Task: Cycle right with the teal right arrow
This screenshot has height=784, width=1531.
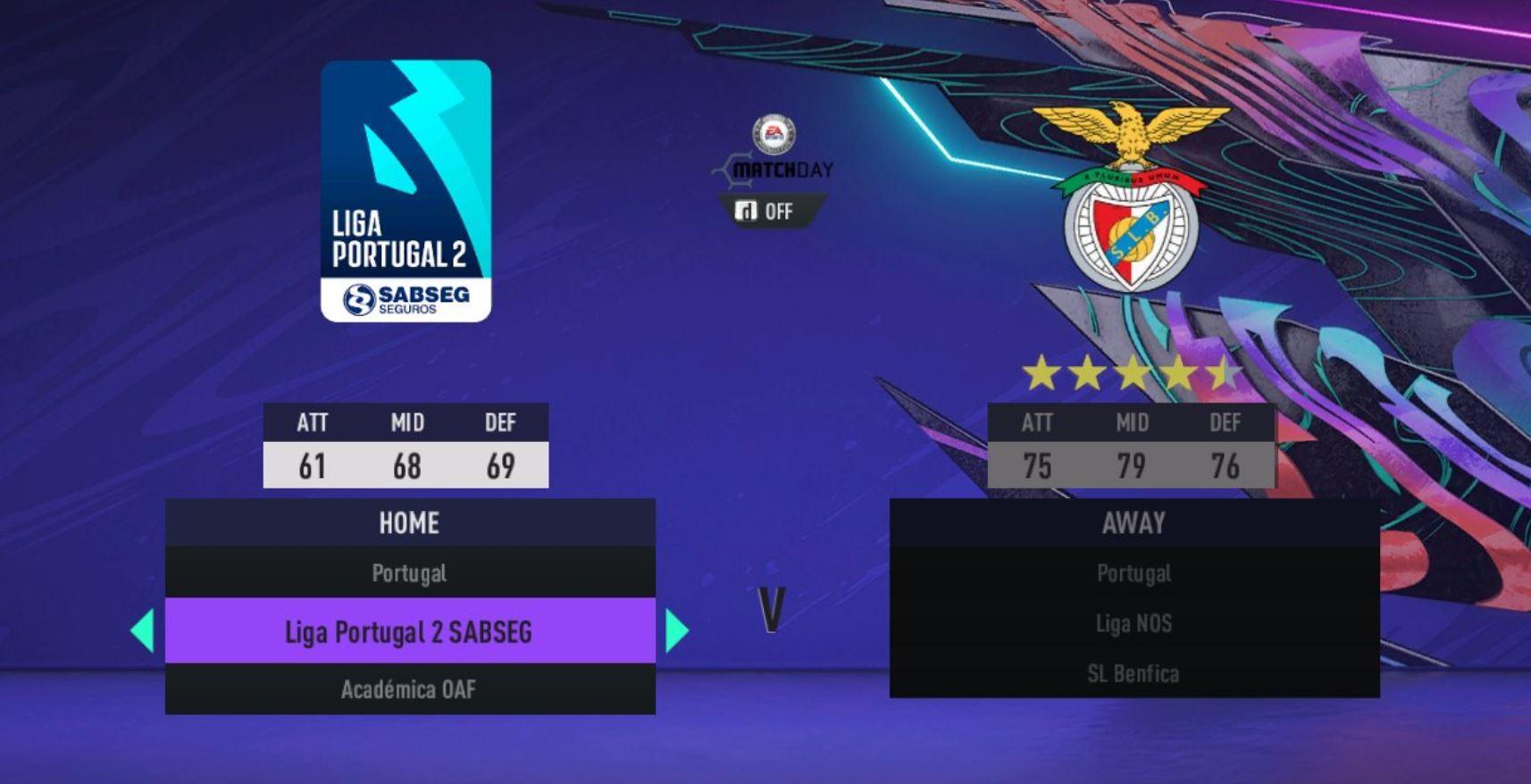Action: (x=677, y=630)
